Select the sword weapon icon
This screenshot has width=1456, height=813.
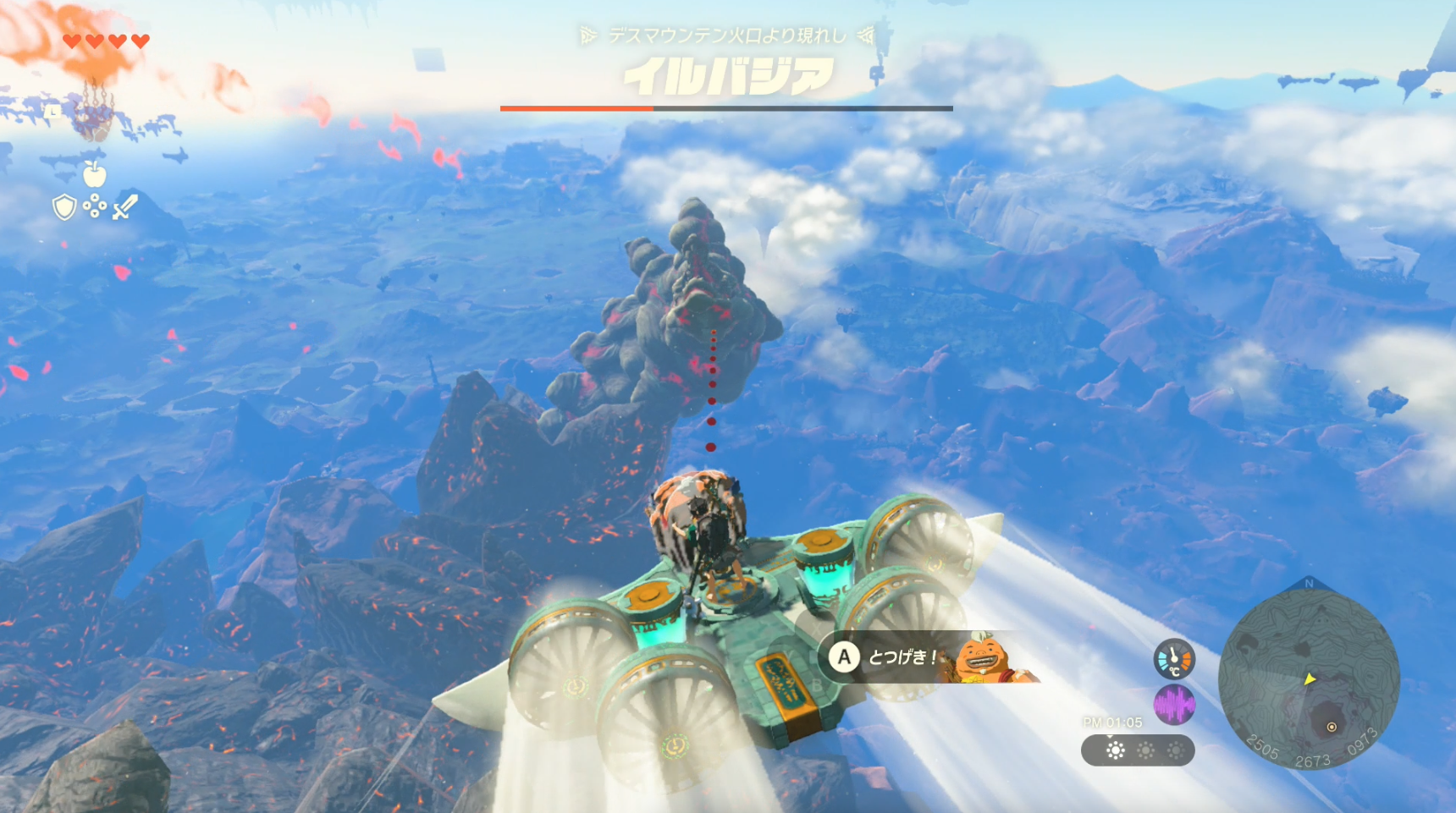125,207
